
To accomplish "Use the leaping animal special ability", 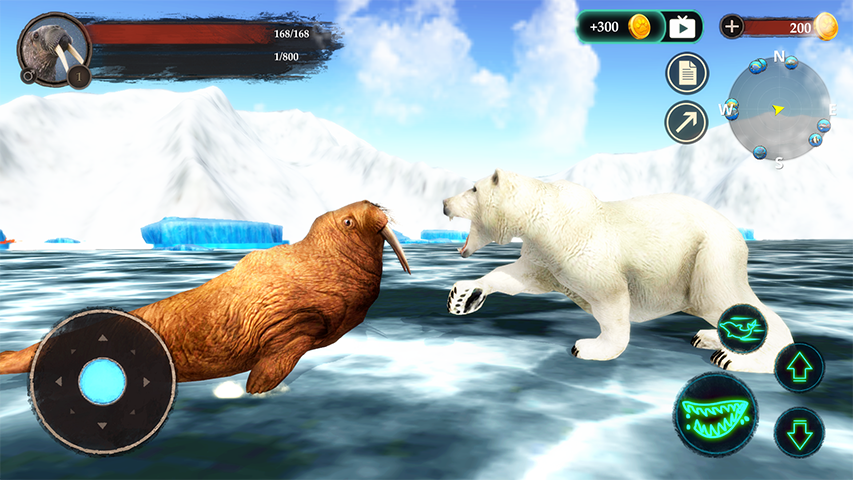I will coord(742,328).
